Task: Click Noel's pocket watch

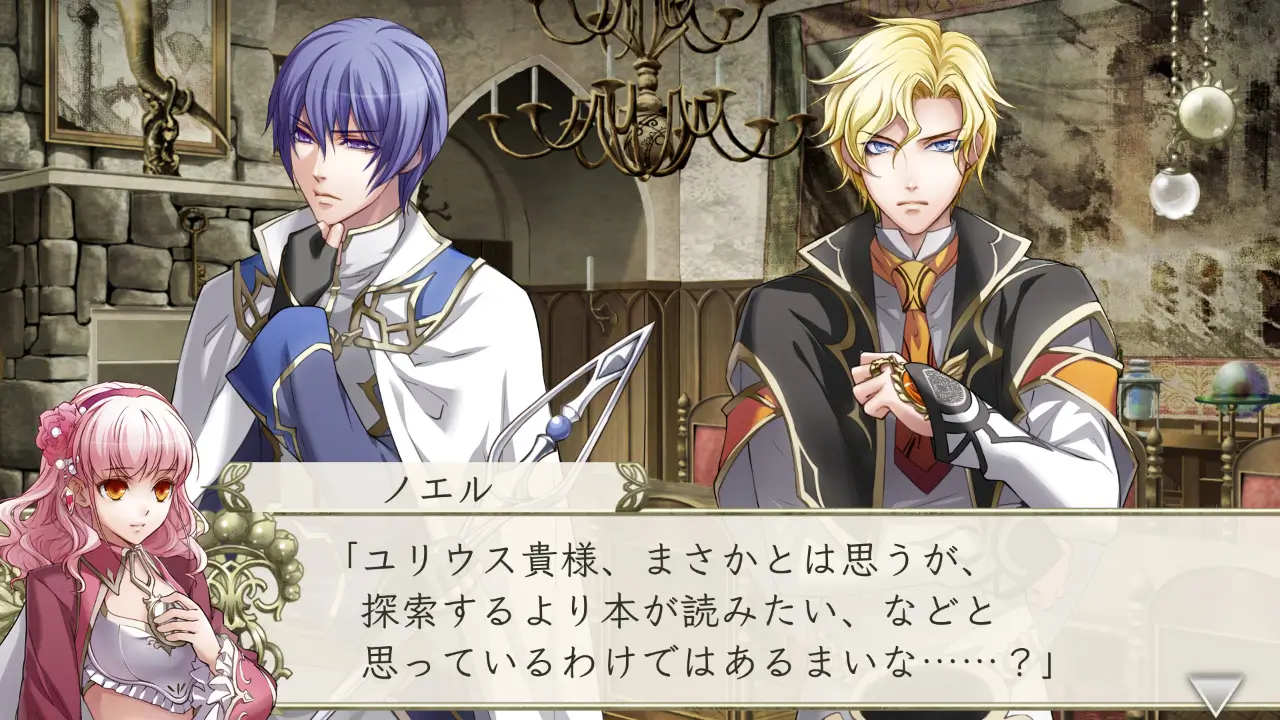Action: pyautogui.click(x=912, y=389)
